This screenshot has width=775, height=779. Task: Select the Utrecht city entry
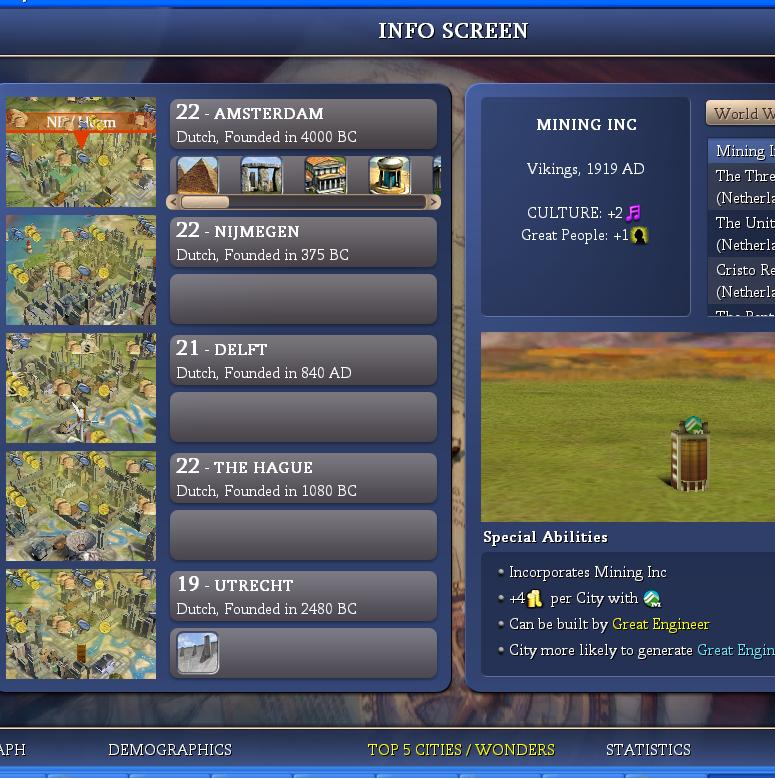pos(303,596)
